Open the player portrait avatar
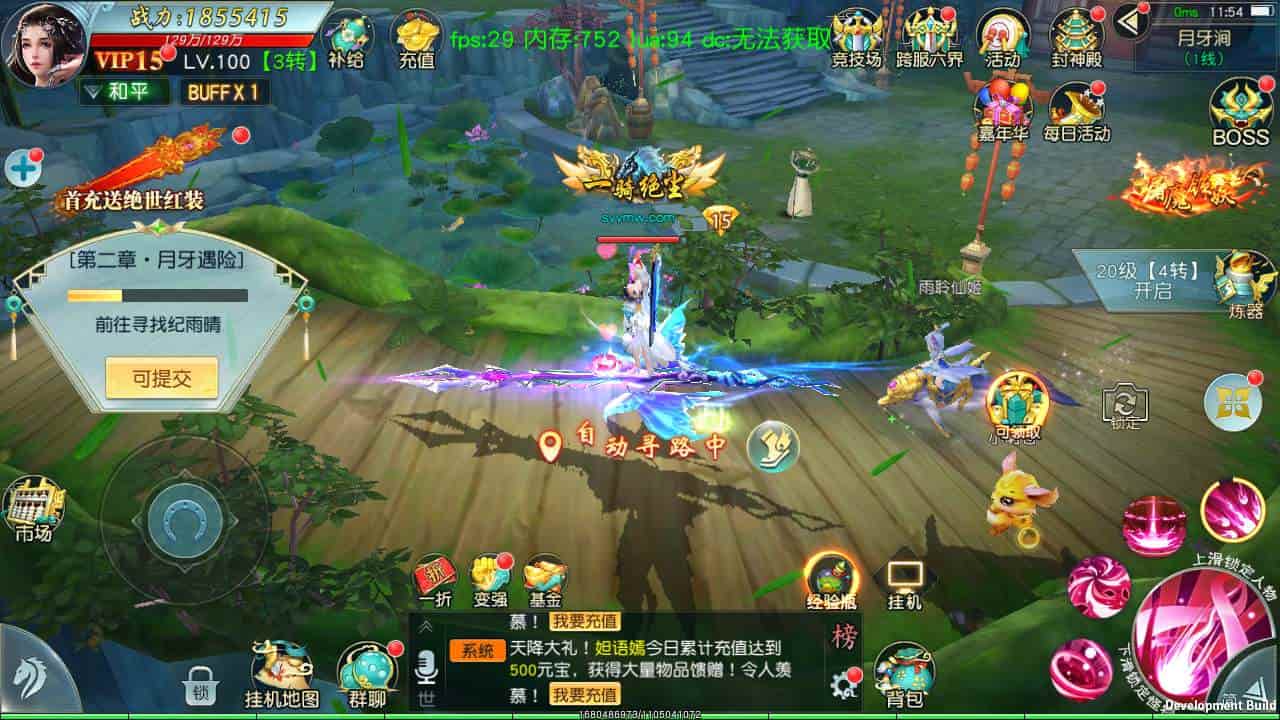Image resolution: width=1280 pixels, height=720 pixels. point(43,43)
